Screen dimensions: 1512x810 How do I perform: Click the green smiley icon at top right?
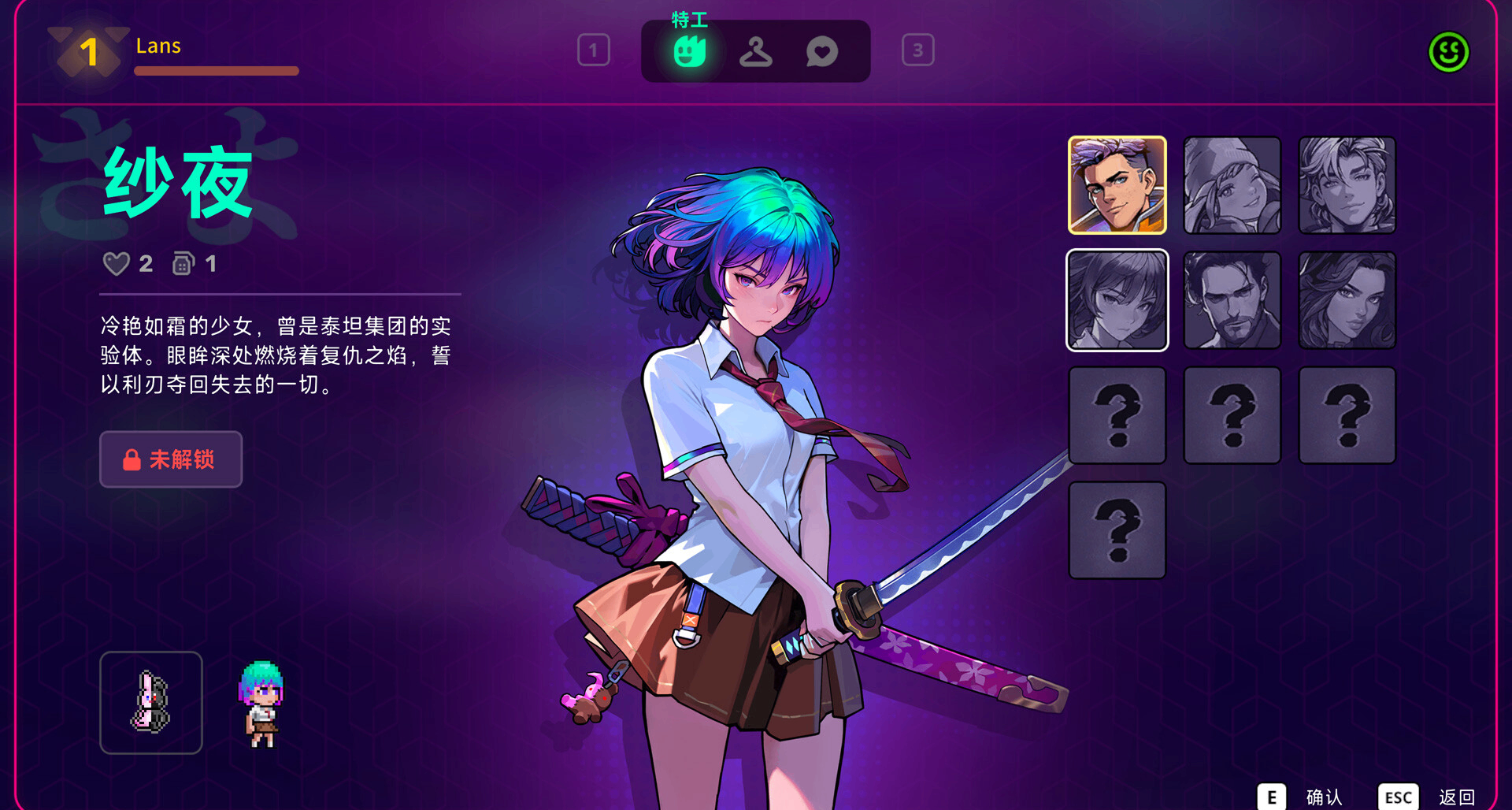[1448, 50]
